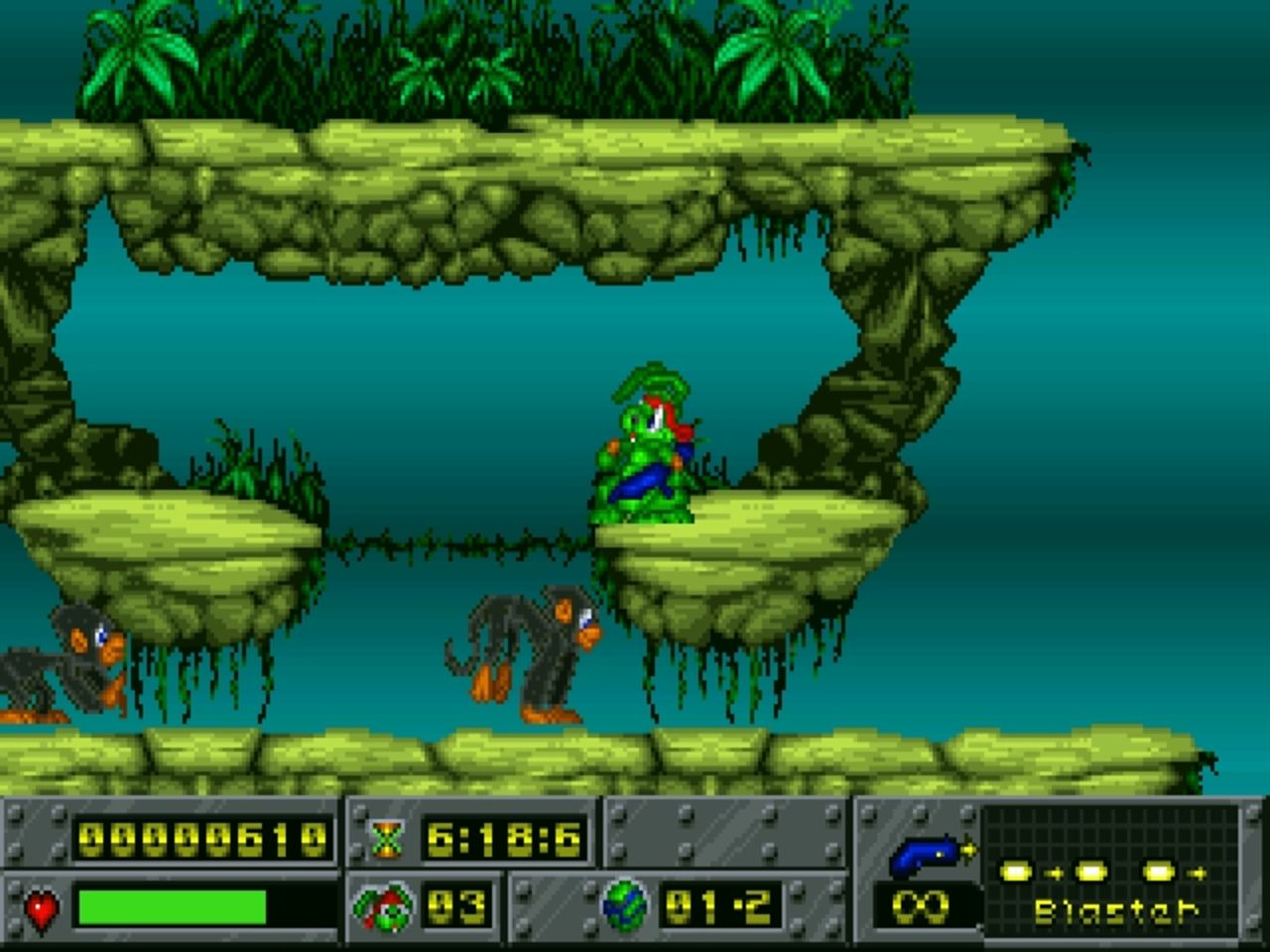Viewport: 1270px width, 952px height.
Task: Click the hourglass timer icon
Action: [x=385, y=841]
